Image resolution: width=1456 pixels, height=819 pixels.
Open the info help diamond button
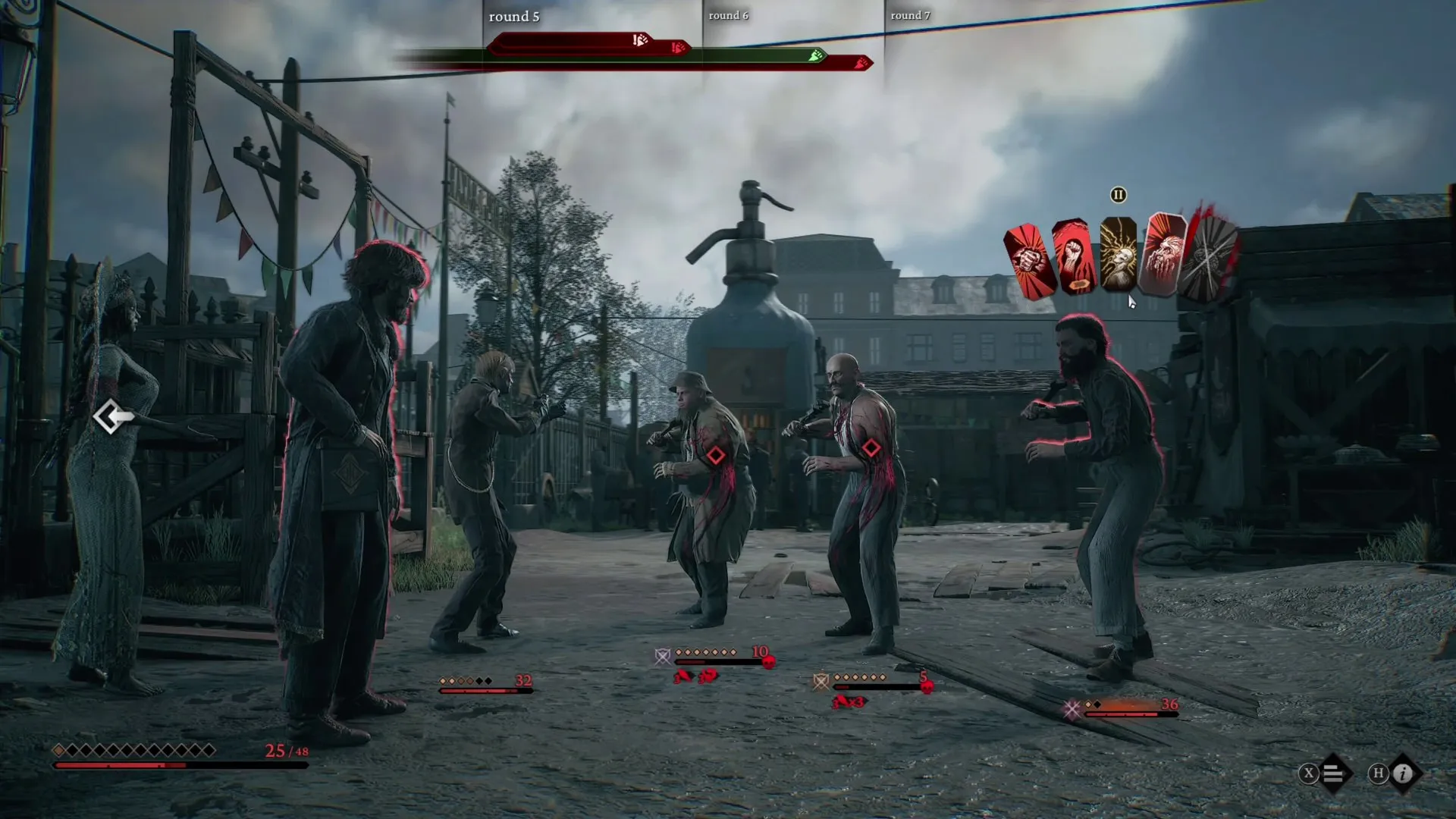[x=1403, y=773]
